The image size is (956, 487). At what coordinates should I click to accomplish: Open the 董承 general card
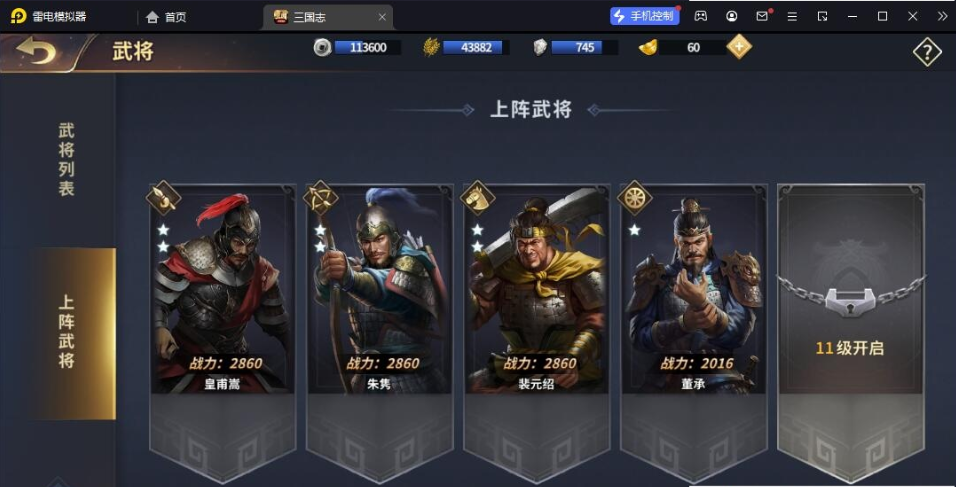[x=693, y=290]
